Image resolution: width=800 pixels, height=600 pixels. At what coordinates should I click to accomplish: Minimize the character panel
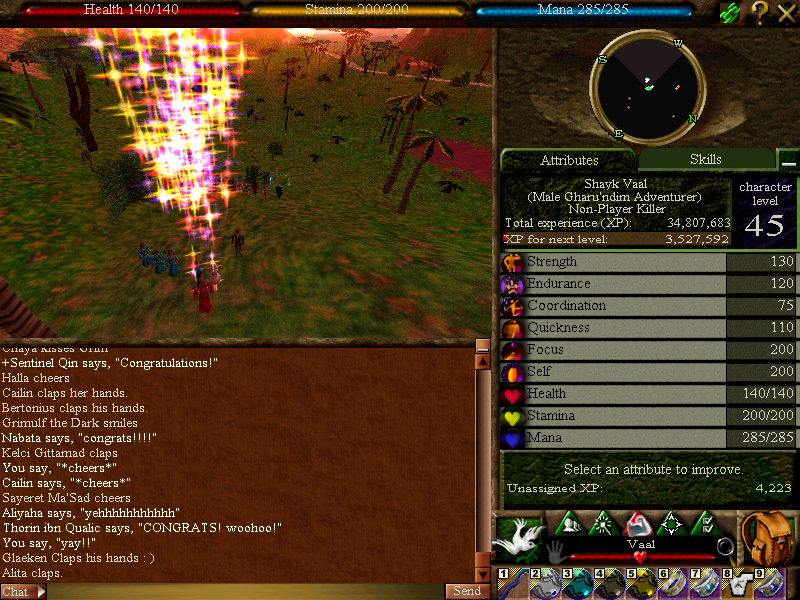click(x=789, y=162)
